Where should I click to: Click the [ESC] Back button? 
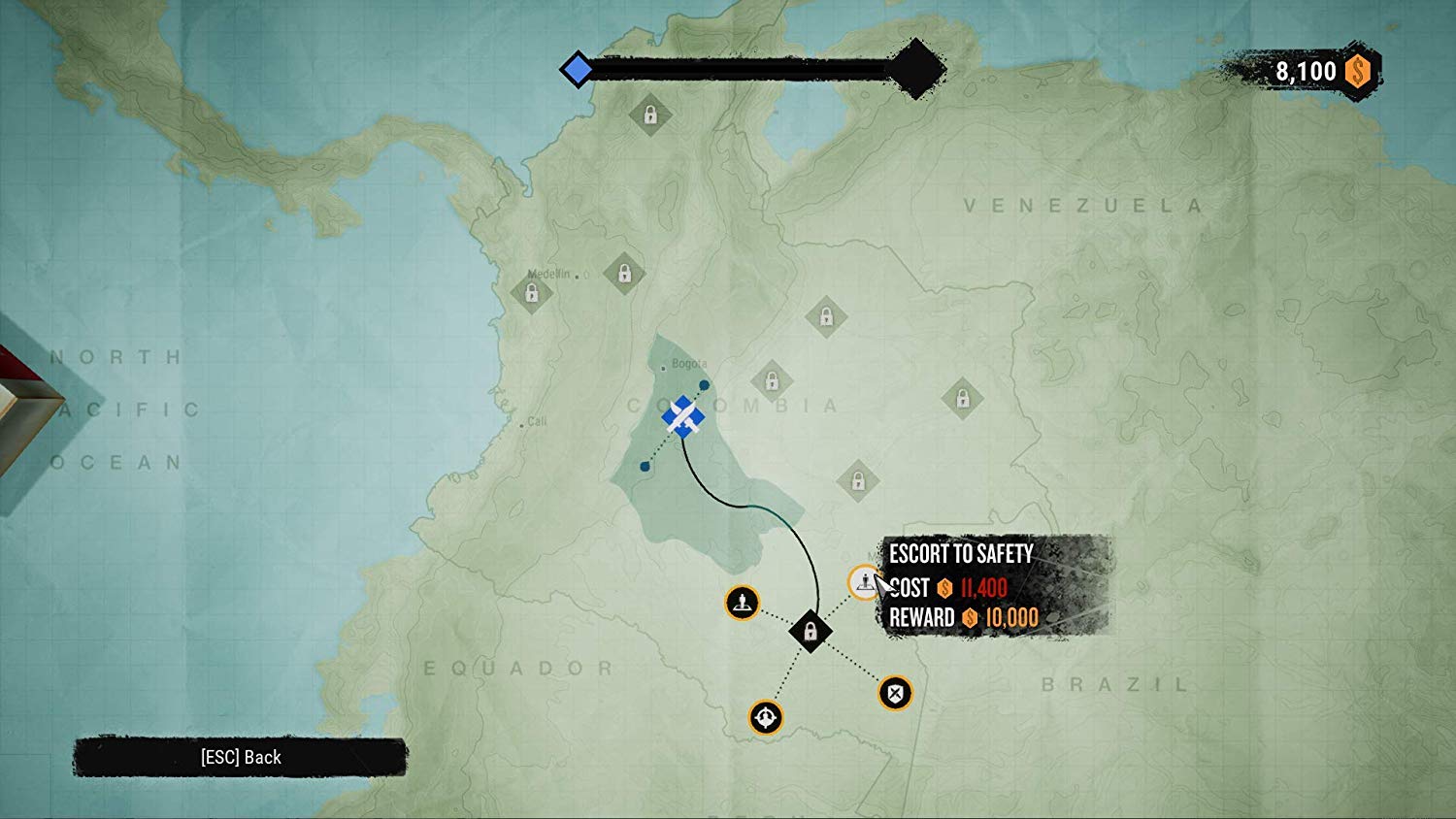pos(241,758)
